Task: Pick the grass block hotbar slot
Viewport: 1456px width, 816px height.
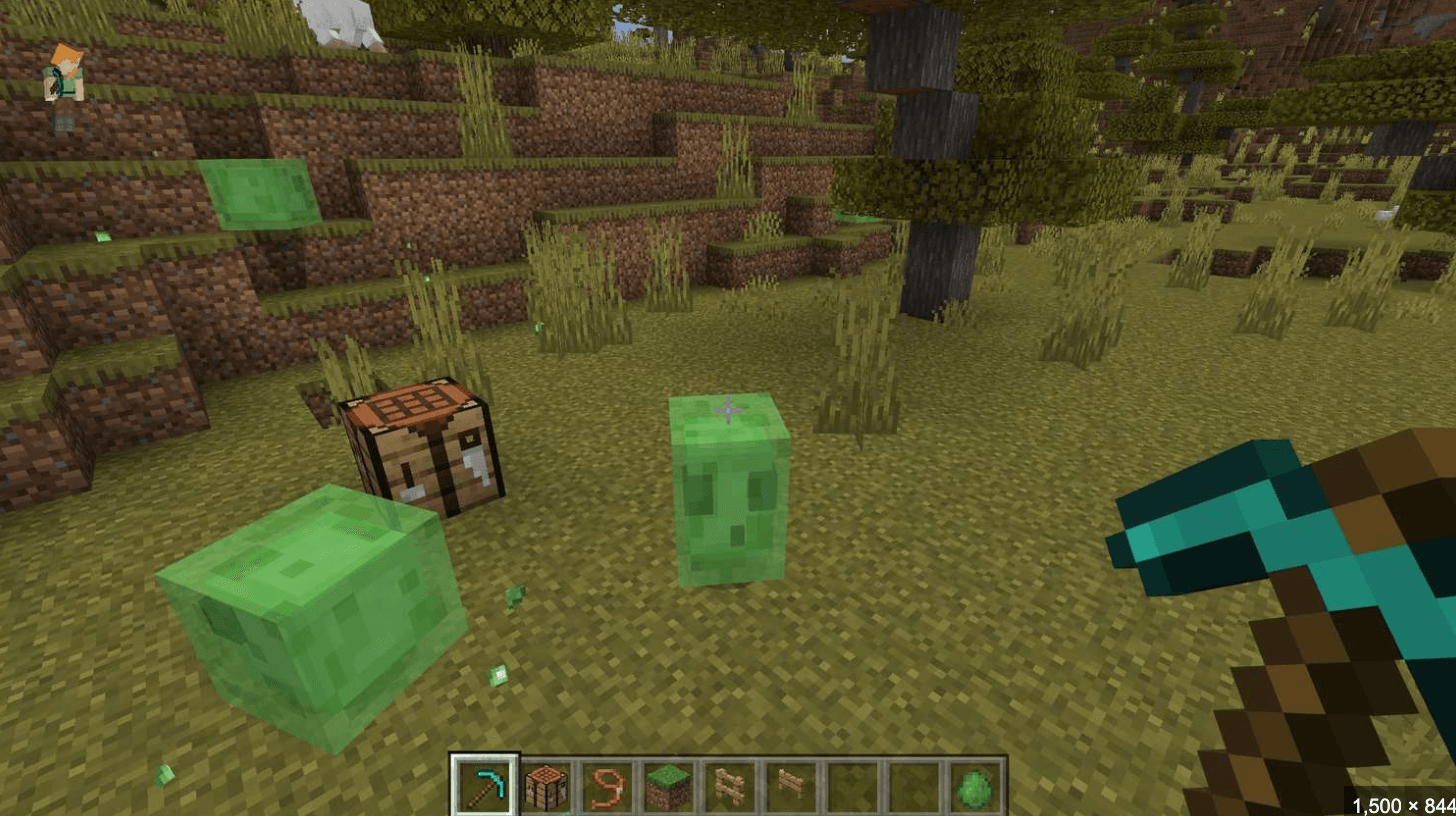Action: click(667, 786)
